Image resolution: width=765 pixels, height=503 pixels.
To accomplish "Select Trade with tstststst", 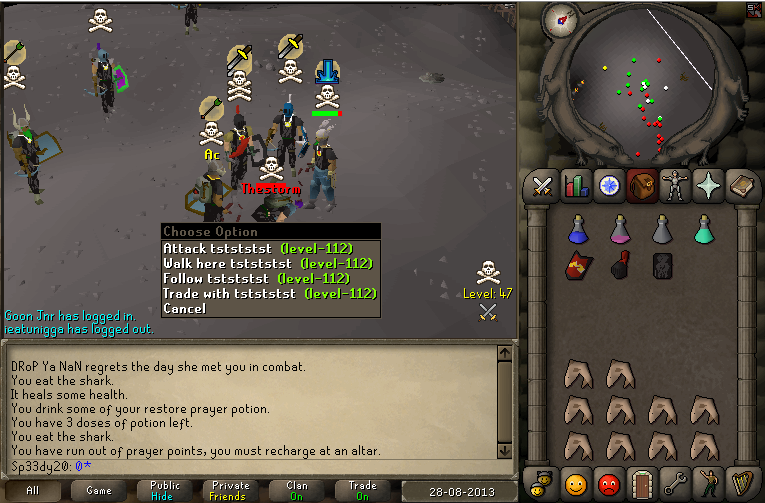I will 269,293.
